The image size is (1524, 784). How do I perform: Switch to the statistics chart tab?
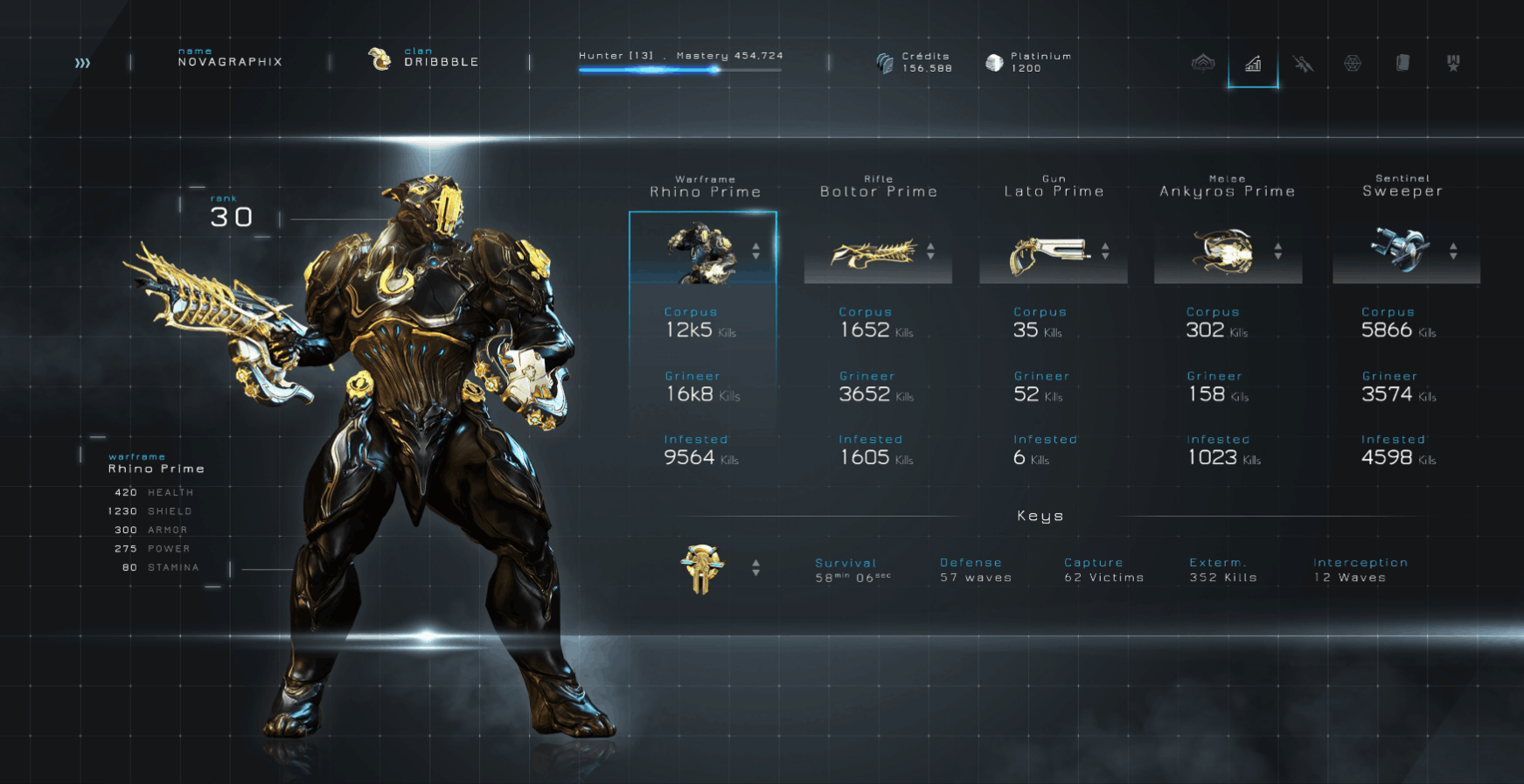(x=1253, y=64)
